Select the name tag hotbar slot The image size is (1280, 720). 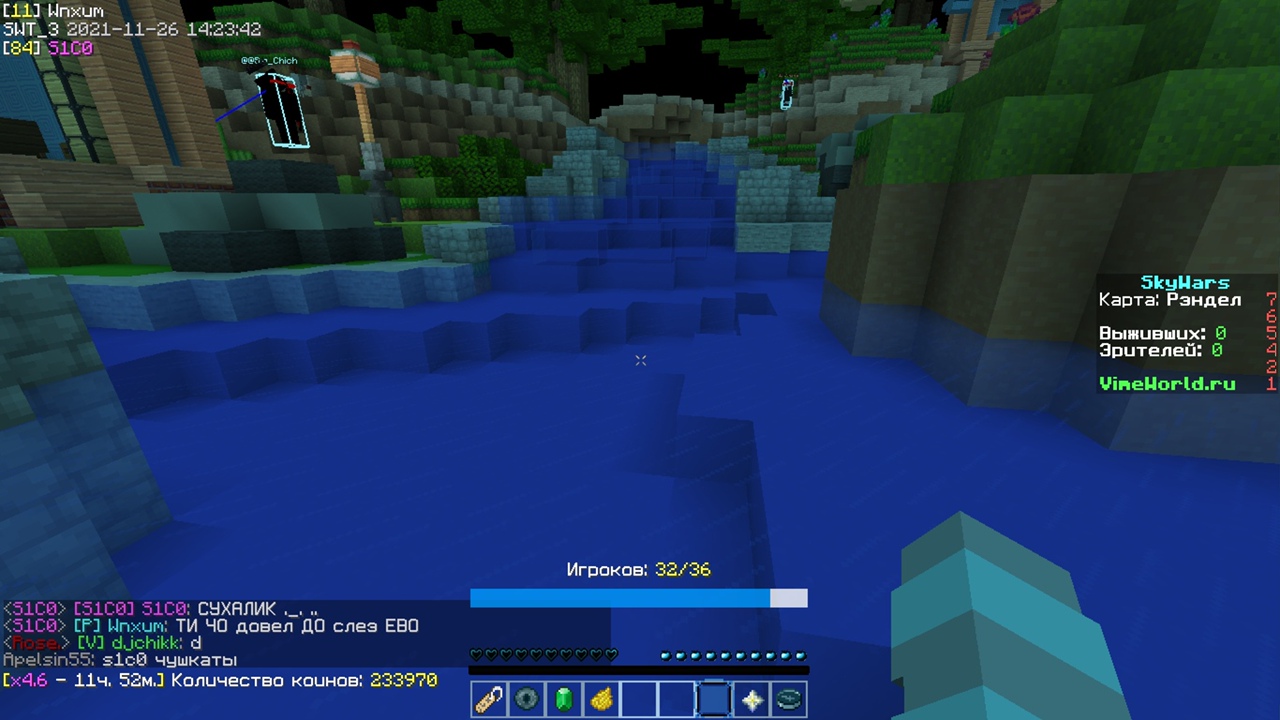point(489,699)
